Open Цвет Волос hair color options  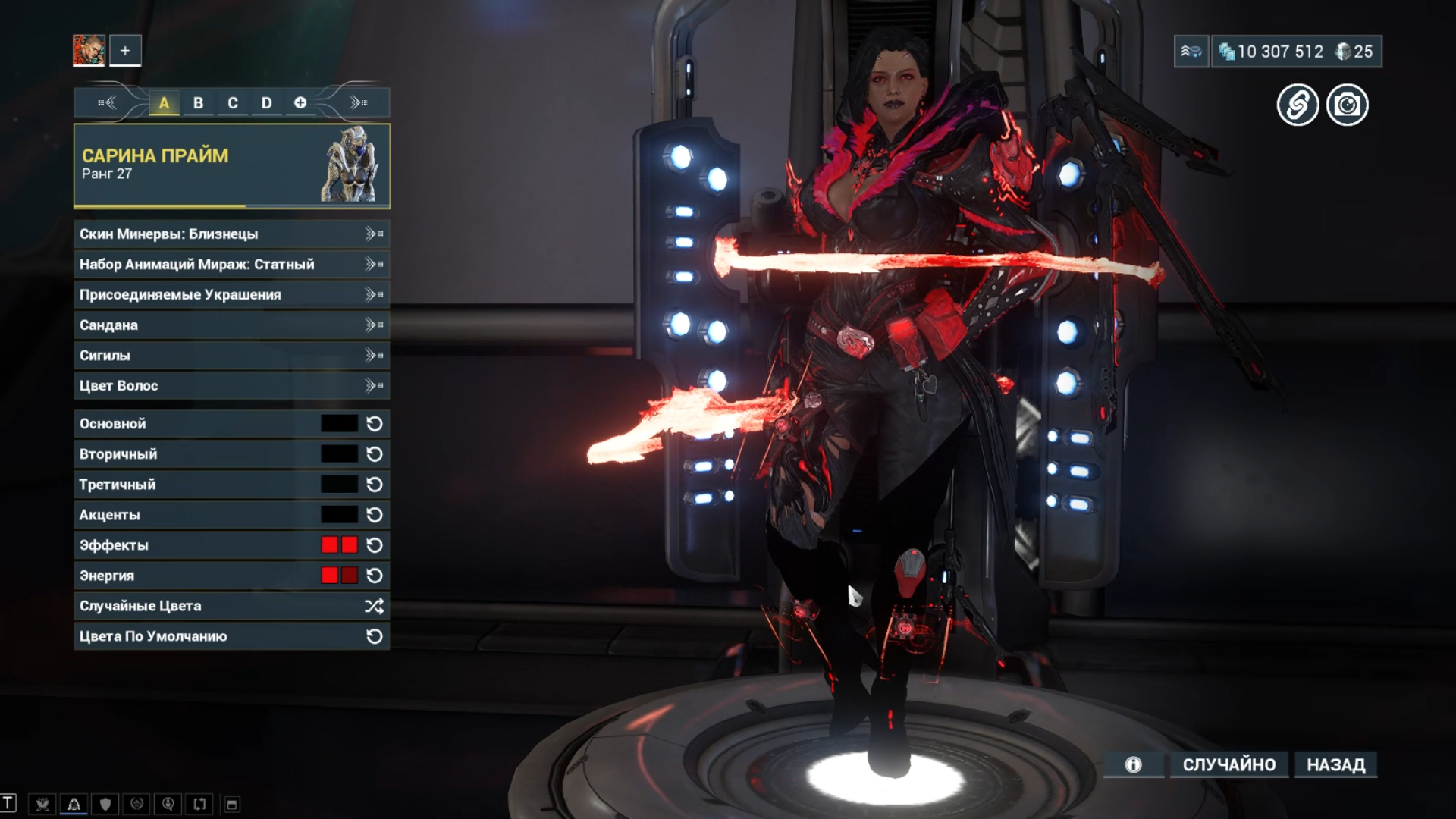[231, 386]
